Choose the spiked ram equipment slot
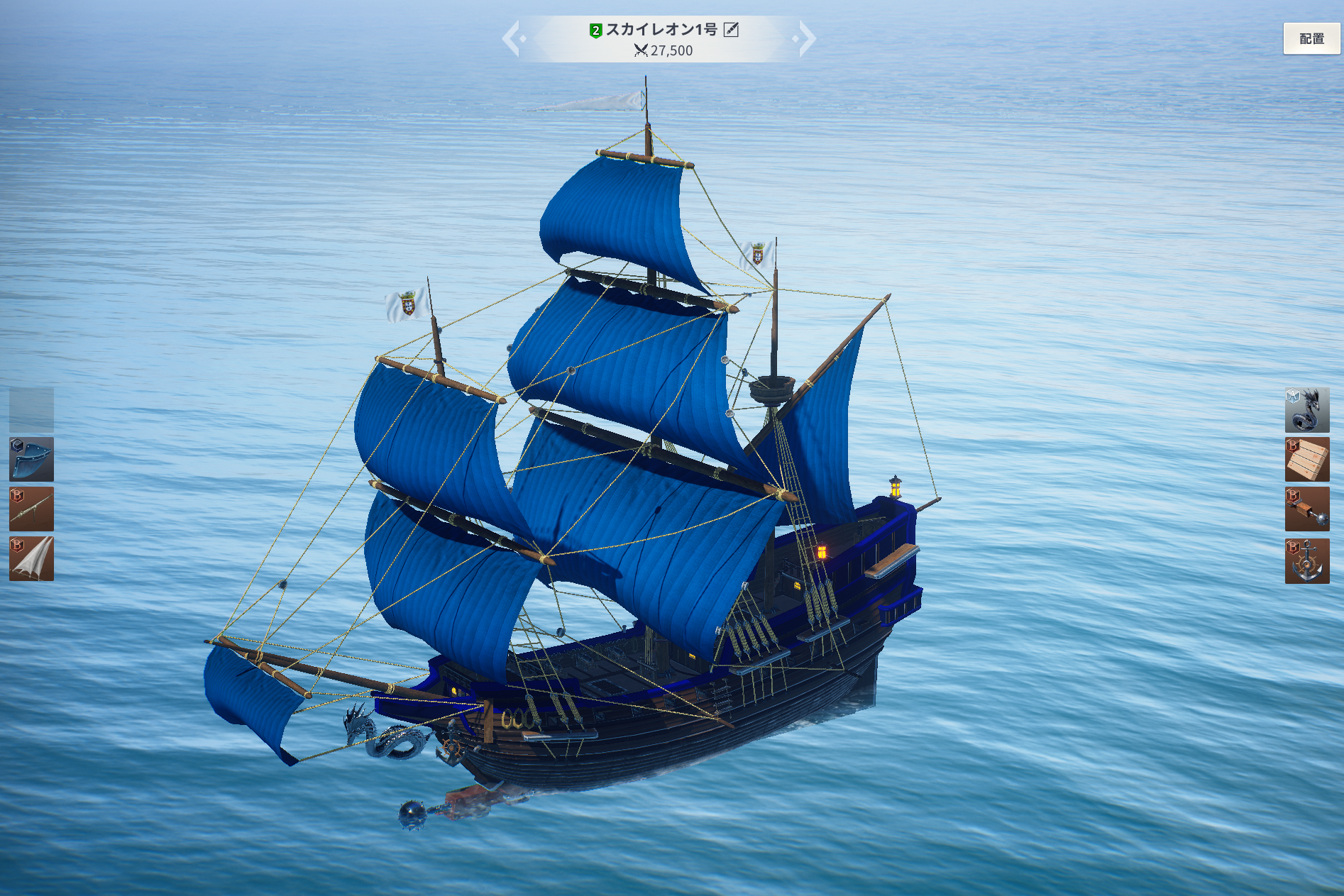The image size is (1344, 896). point(1306,509)
